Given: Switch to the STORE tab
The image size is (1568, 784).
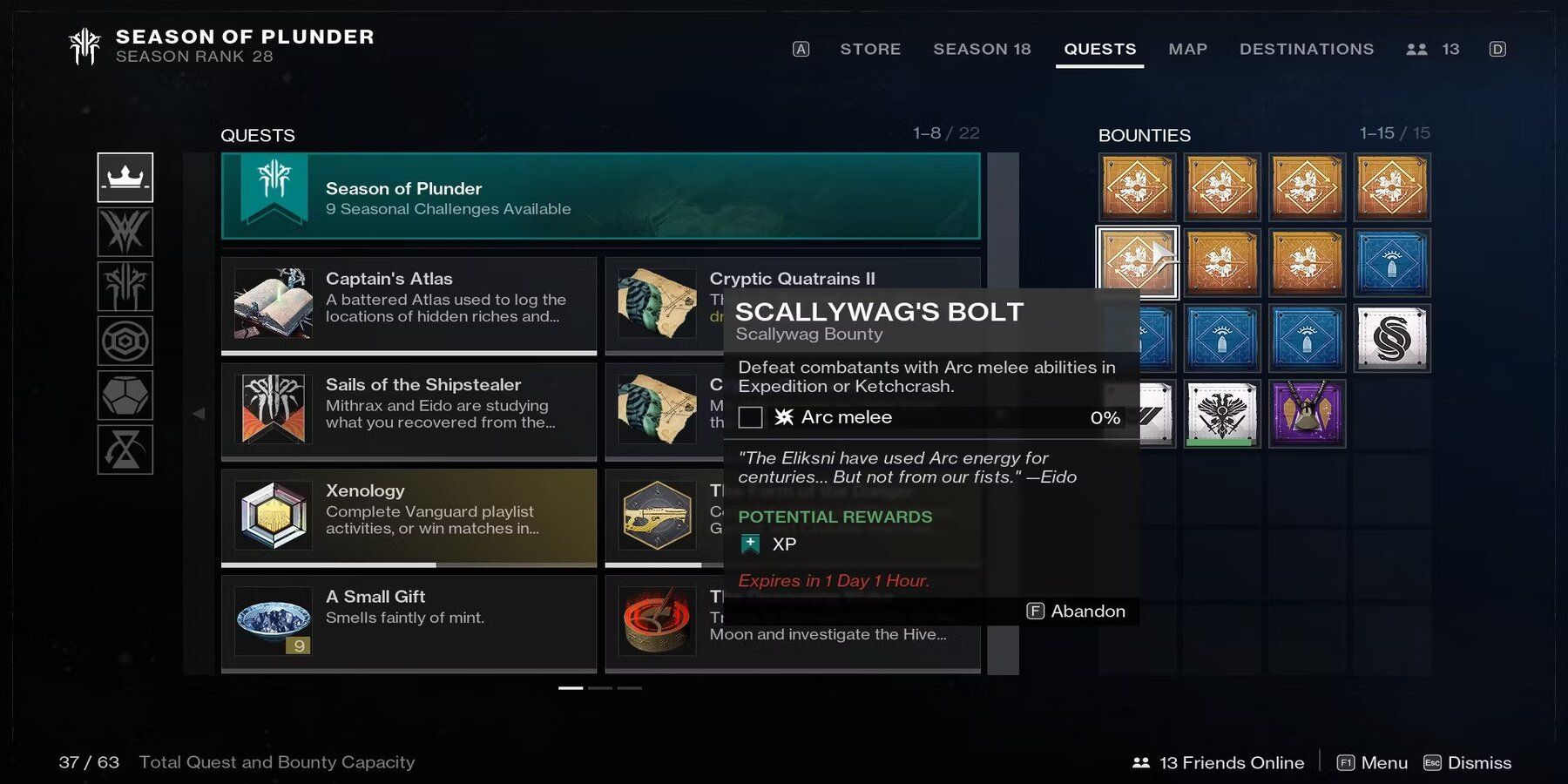Looking at the screenshot, I should 870,49.
